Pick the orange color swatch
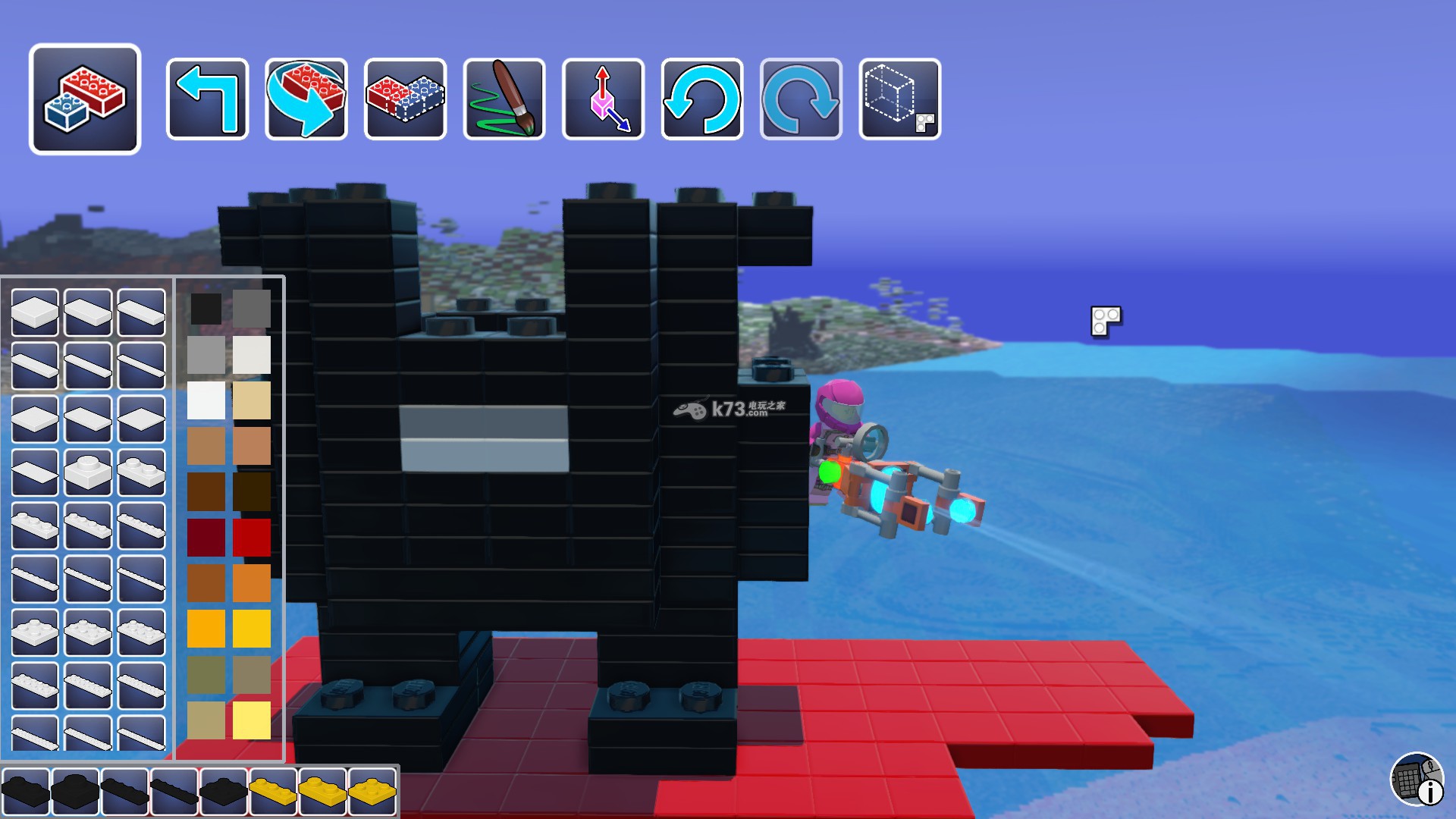The width and height of the screenshot is (1456, 819). [252, 583]
